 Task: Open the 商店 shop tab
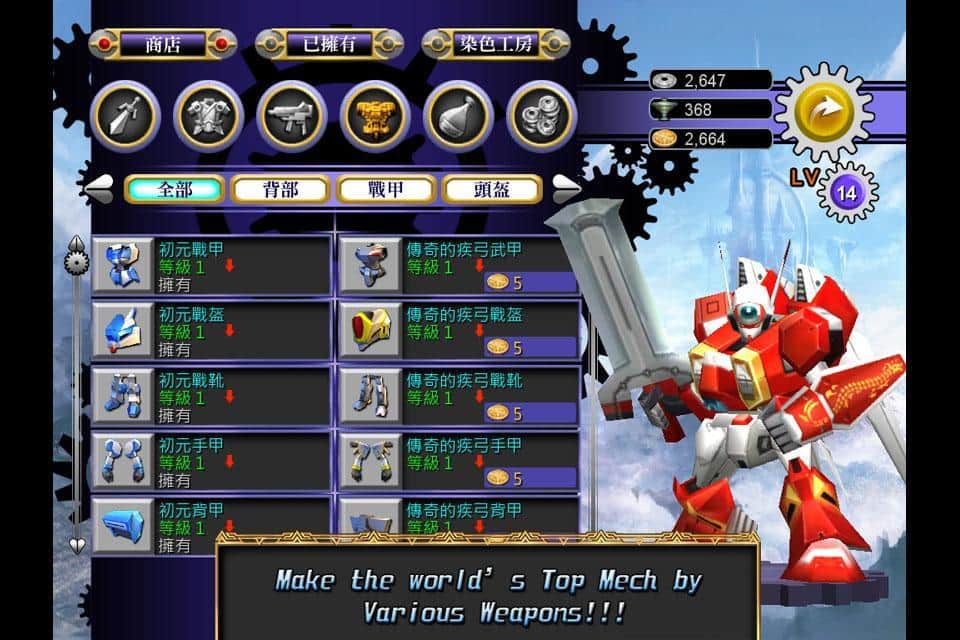click(x=163, y=44)
